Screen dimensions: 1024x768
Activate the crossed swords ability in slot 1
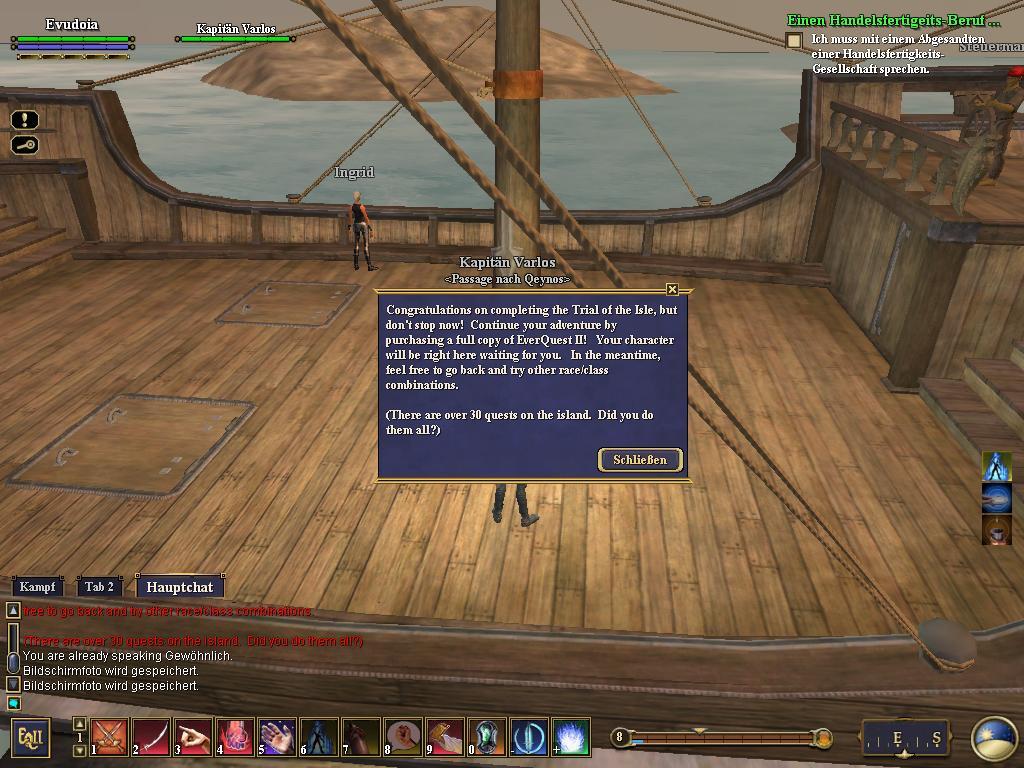click(x=110, y=737)
